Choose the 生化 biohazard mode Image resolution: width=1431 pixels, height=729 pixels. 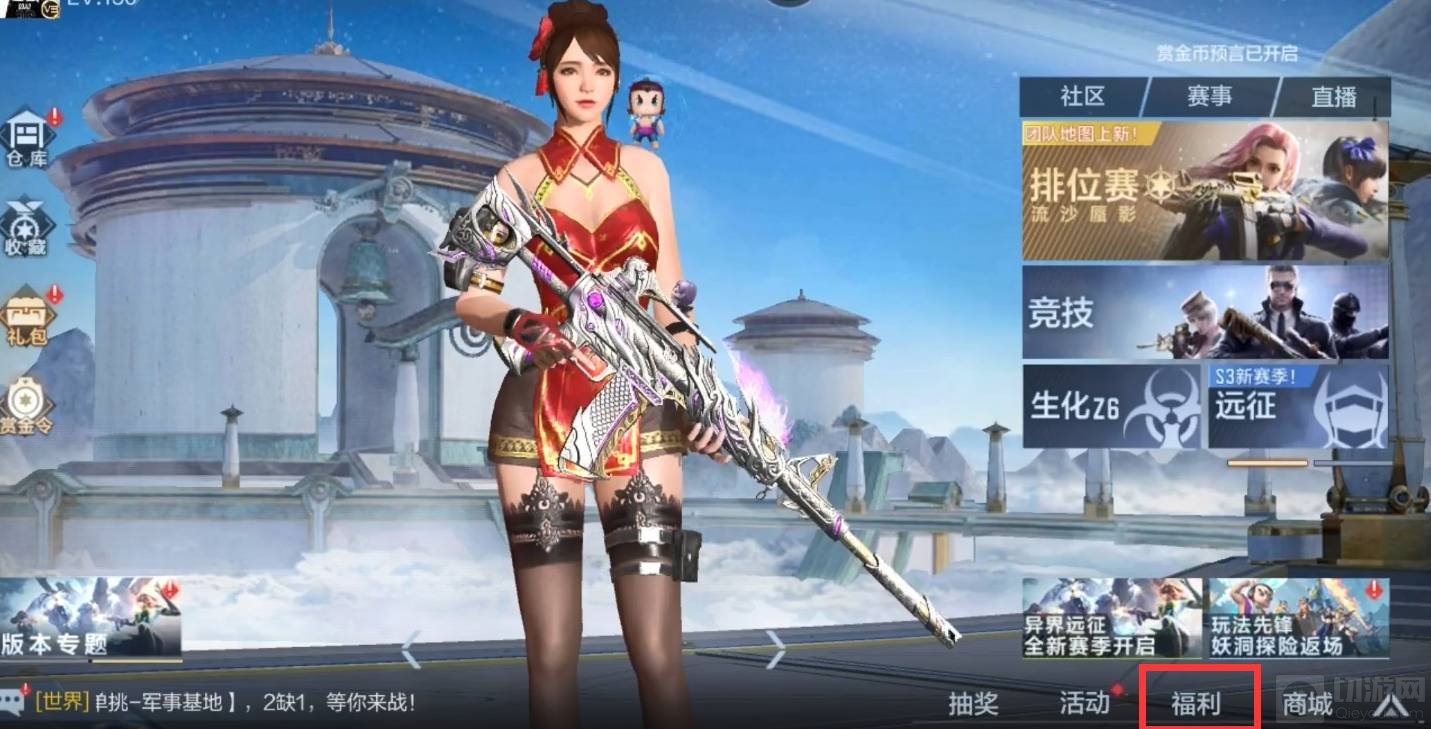pyautogui.click(x=1111, y=406)
